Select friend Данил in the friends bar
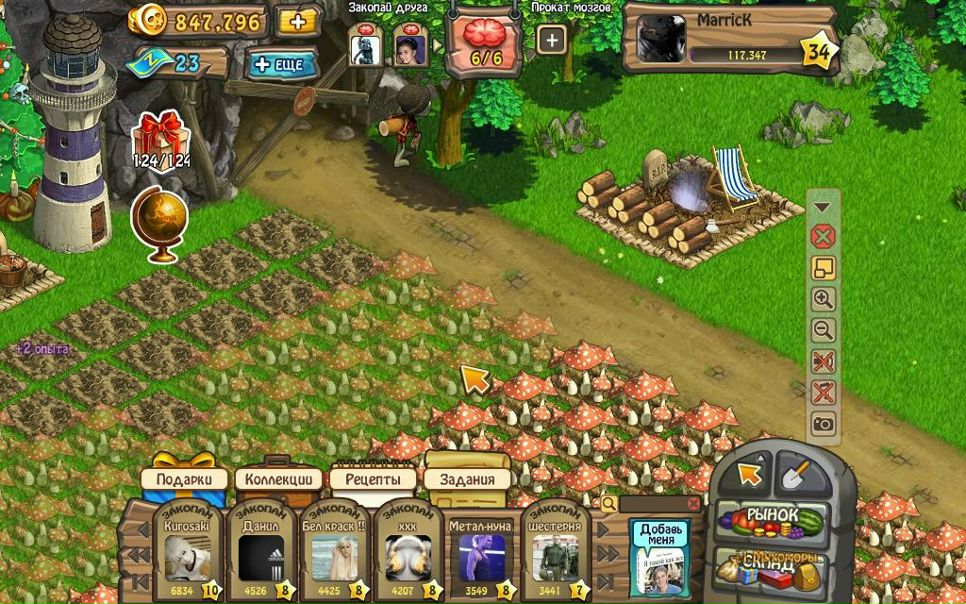966x604 pixels. pyautogui.click(x=261, y=554)
